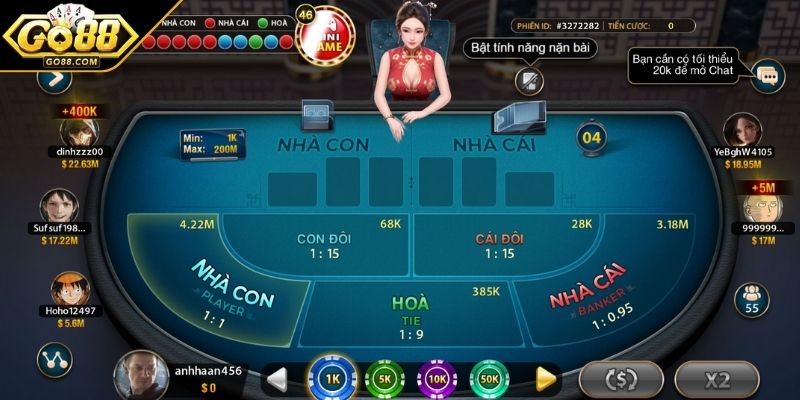Open the chat speech-bubble icon
This screenshot has height=400, width=800.
click(767, 74)
